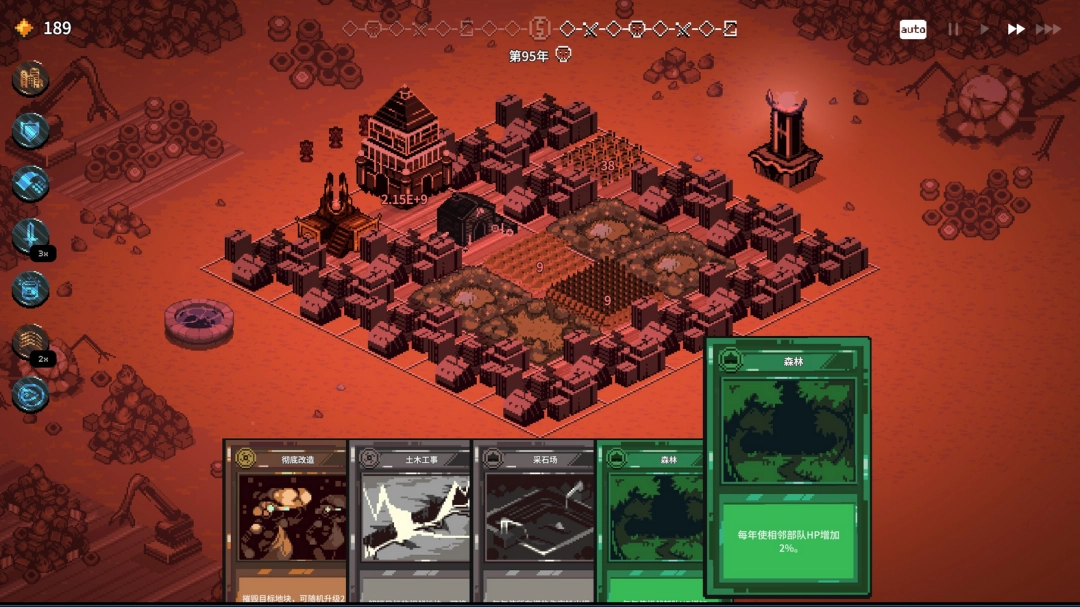Activate the sword icon marked 3x
1080x607 pixels.
coord(31,237)
